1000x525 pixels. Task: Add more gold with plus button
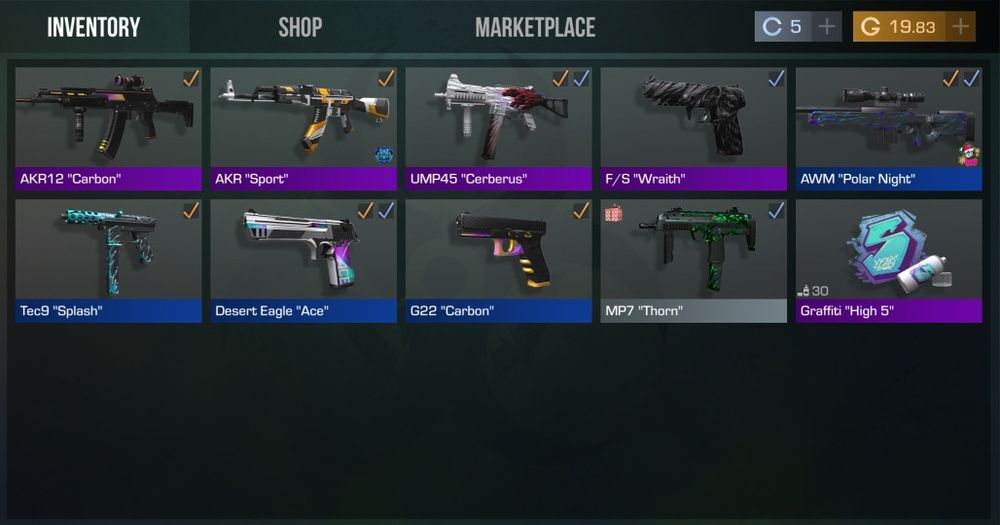[x=961, y=27]
